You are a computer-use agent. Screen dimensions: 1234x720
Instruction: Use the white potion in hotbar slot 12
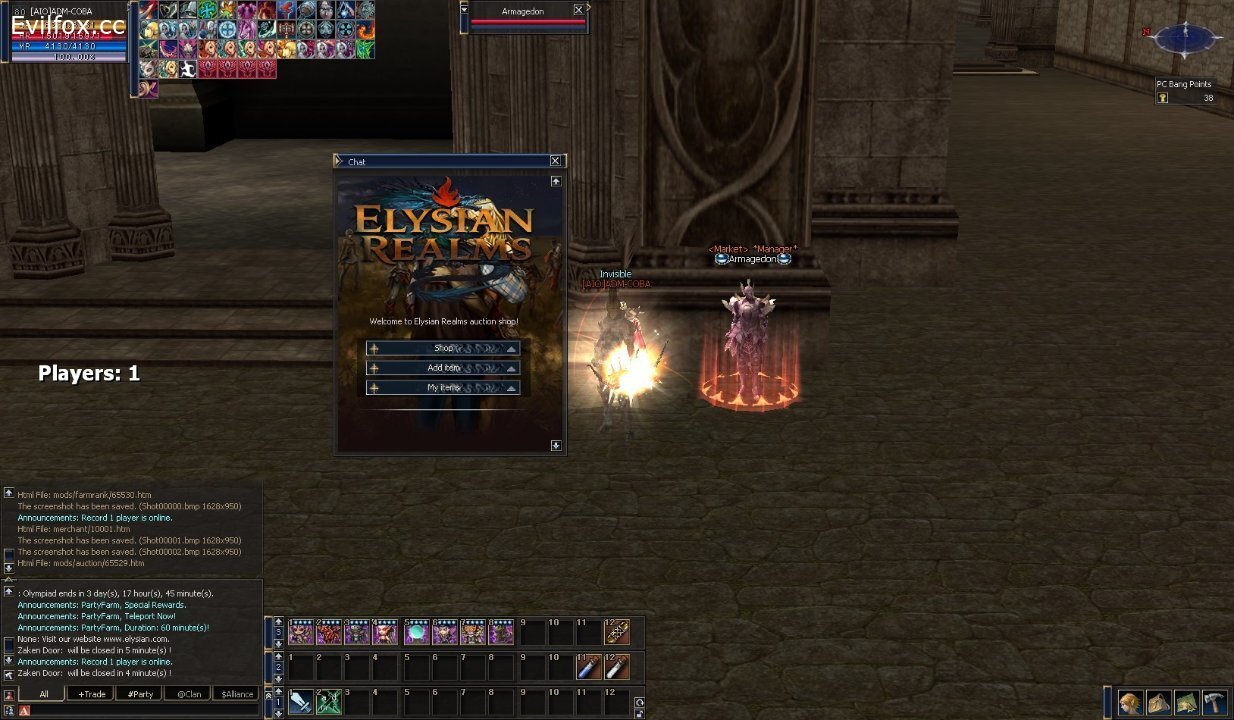[x=617, y=666]
